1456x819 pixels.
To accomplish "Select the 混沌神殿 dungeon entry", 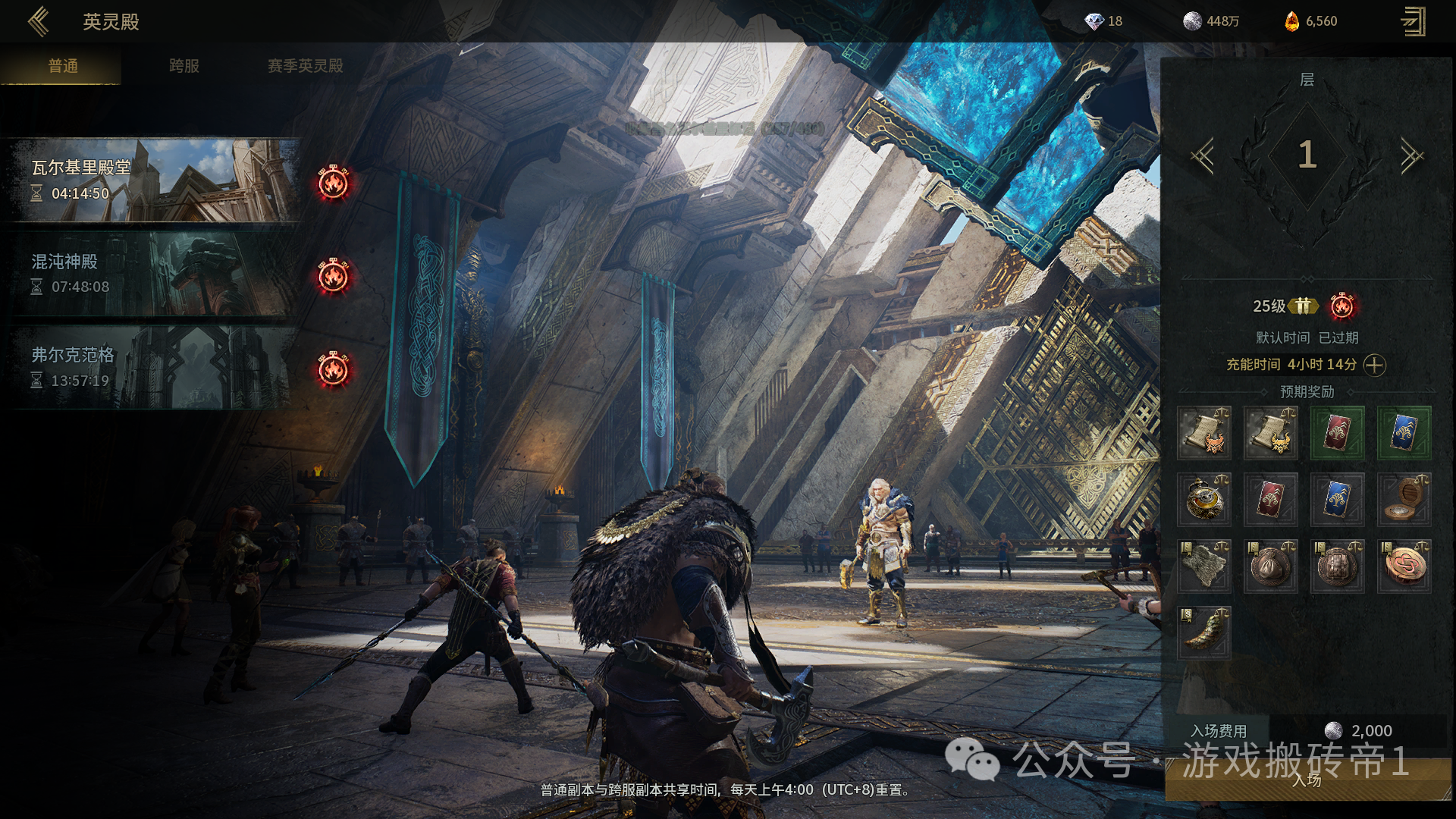I will [152, 274].
